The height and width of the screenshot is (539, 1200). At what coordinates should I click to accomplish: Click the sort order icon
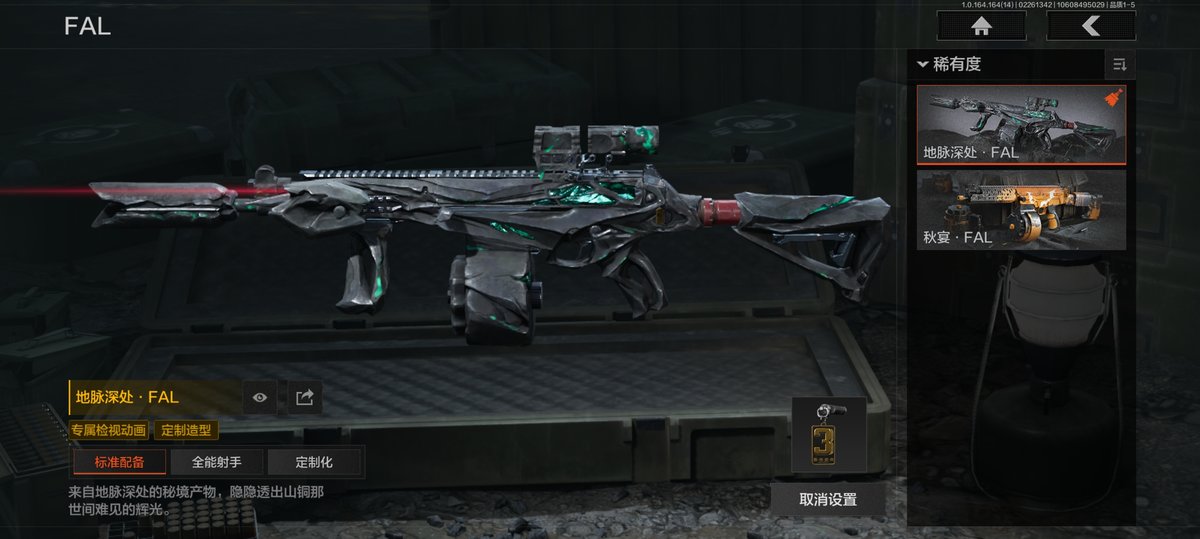pos(1119,65)
